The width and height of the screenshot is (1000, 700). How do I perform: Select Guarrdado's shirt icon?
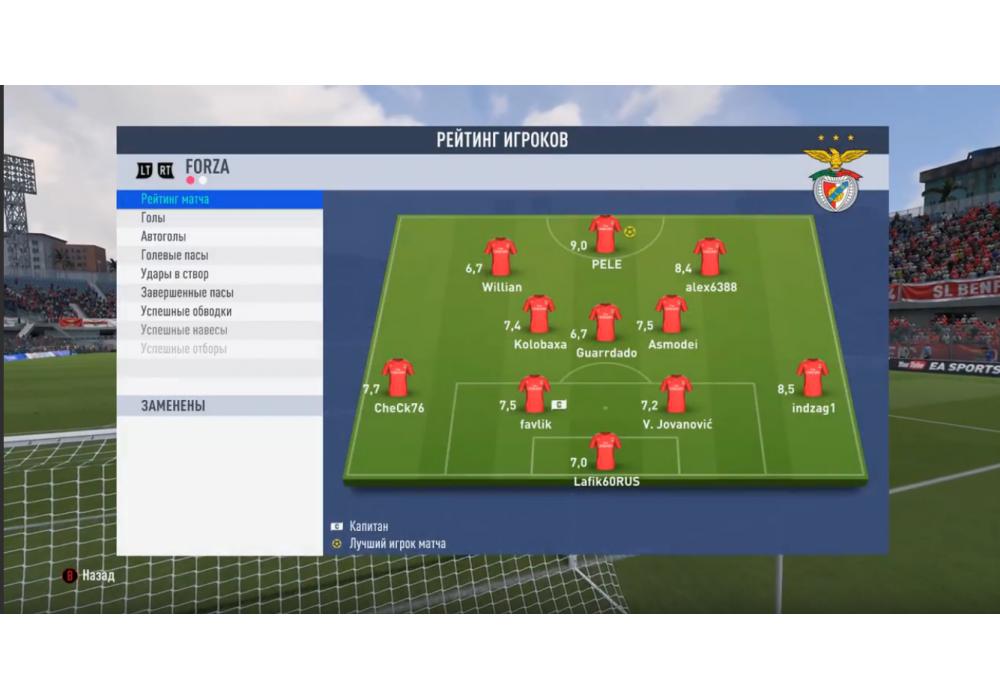[x=605, y=323]
